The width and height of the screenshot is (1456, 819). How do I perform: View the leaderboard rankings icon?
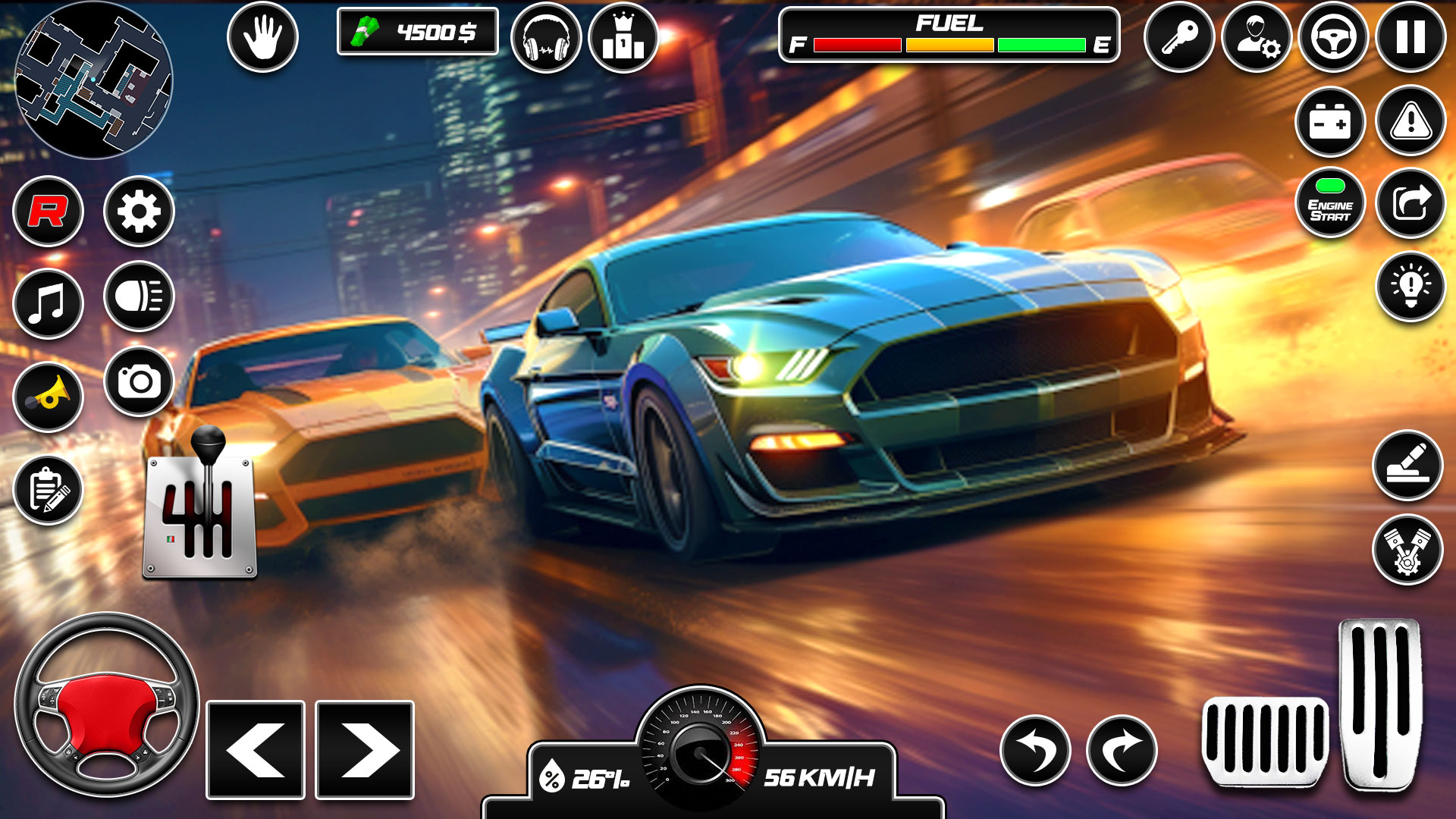tap(622, 35)
